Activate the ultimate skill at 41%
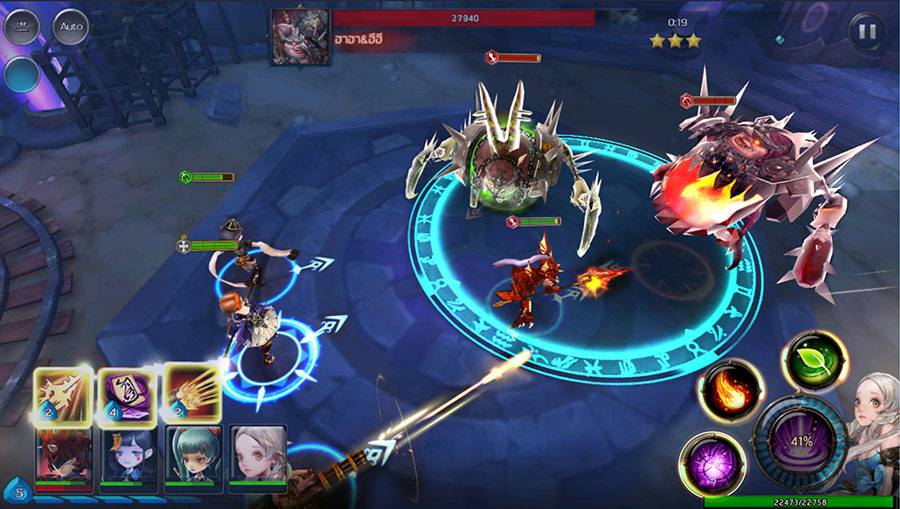Image resolution: width=900 pixels, height=509 pixels. pos(798,441)
